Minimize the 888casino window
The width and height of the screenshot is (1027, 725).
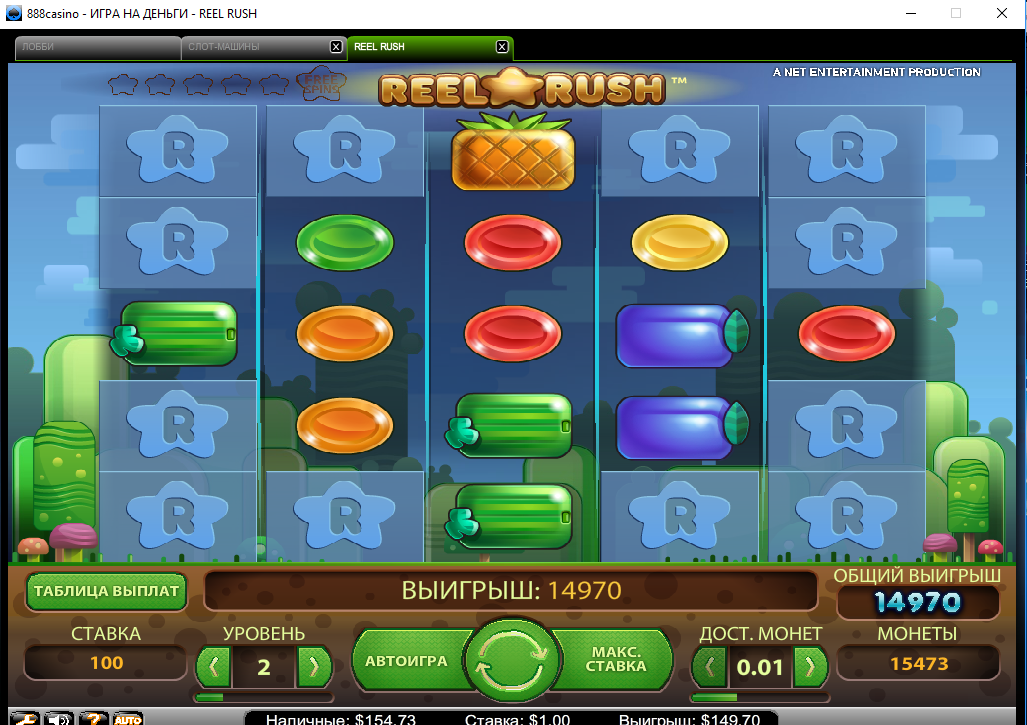pos(910,13)
